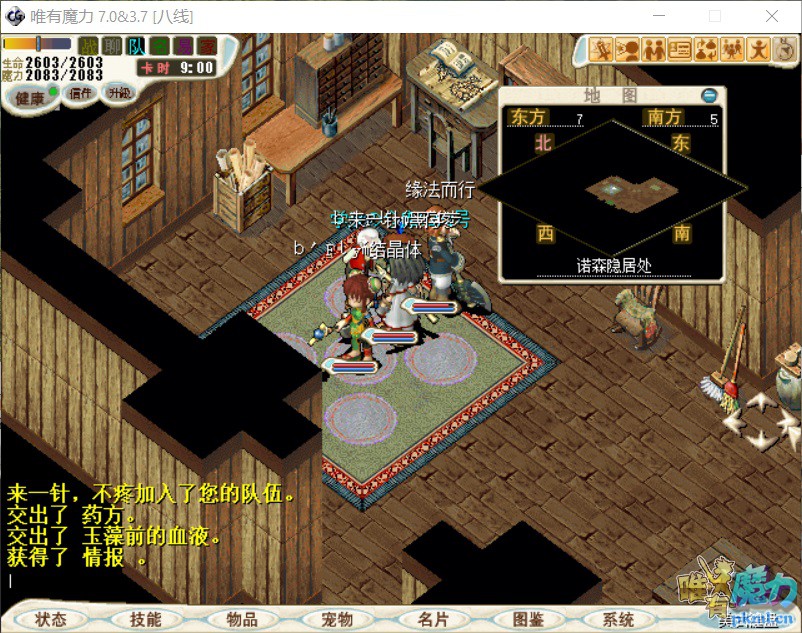The height and width of the screenshot is (633, 802).
Task: Toggle the 队 team mode switch
Action: pyautogui.click(x=136, y=46)
